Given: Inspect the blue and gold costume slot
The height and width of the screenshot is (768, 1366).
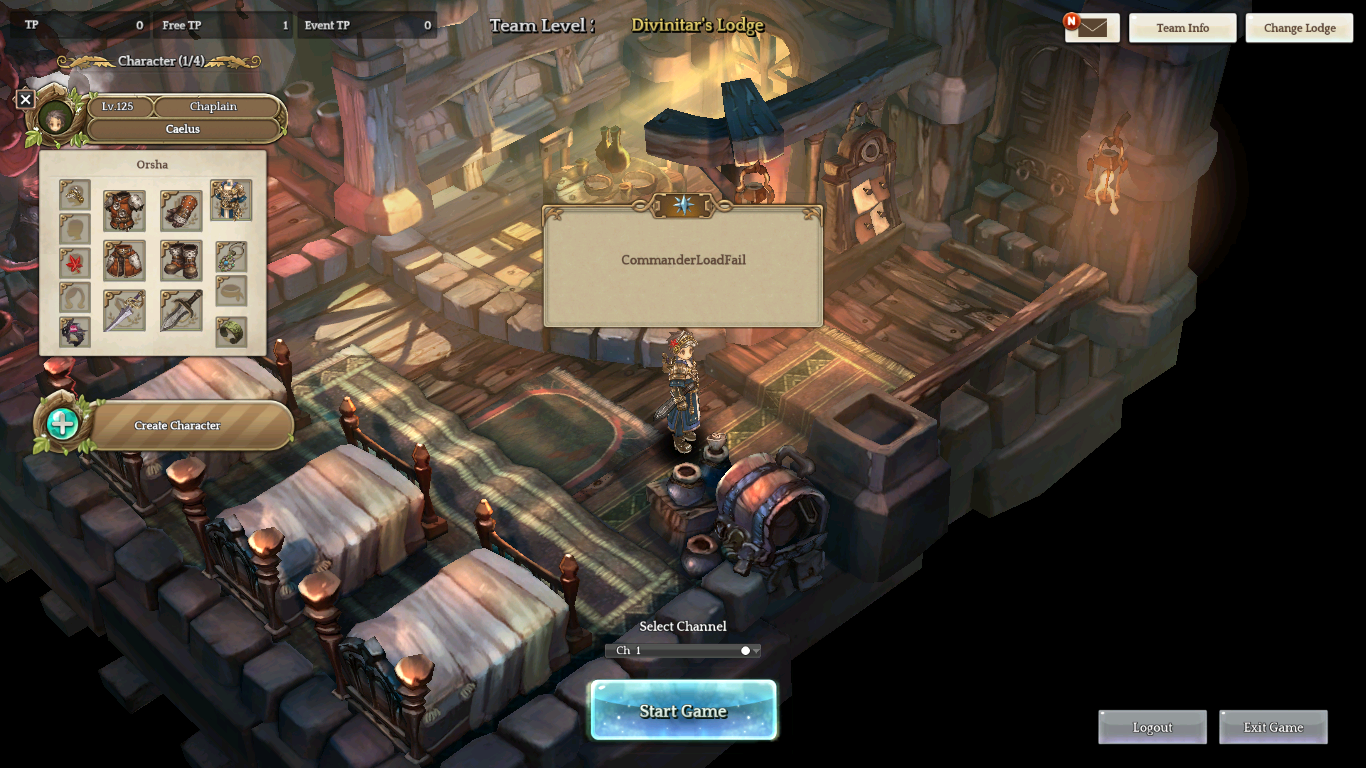Looking at the screenshot, I should click(x=231, y=201).
